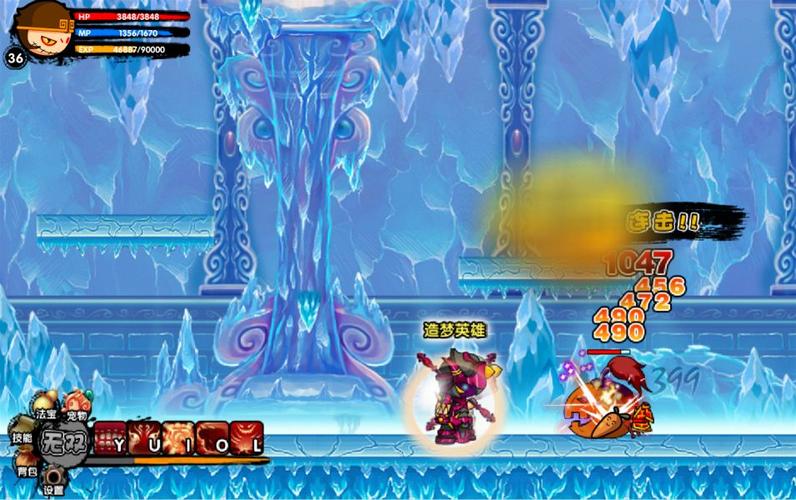Use the skill icon labeled Y
Viewport: 796px width, 500px height.
[108, 438]
